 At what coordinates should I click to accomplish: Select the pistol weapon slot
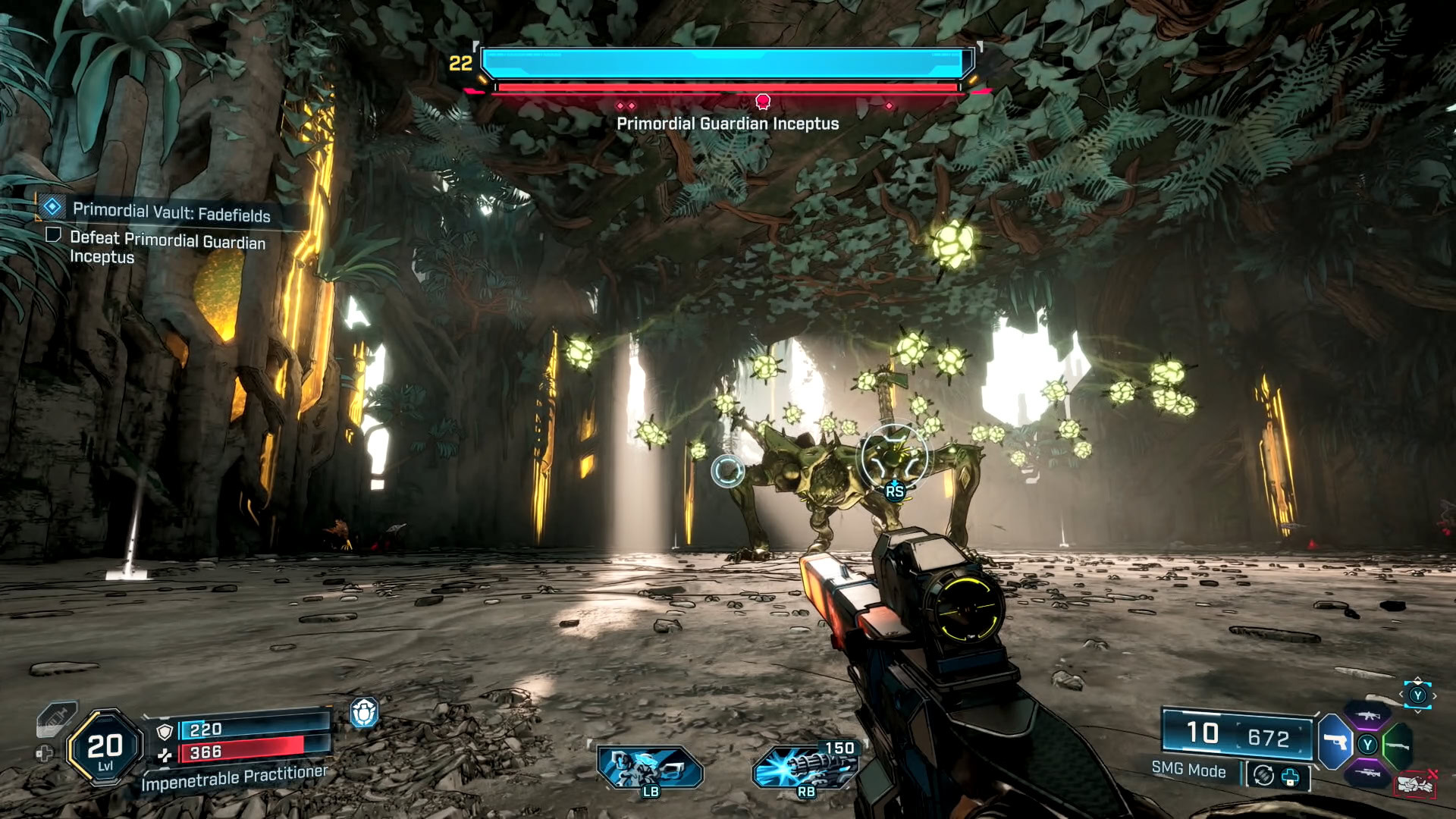pyautogui.click(x=1335, y=742)
